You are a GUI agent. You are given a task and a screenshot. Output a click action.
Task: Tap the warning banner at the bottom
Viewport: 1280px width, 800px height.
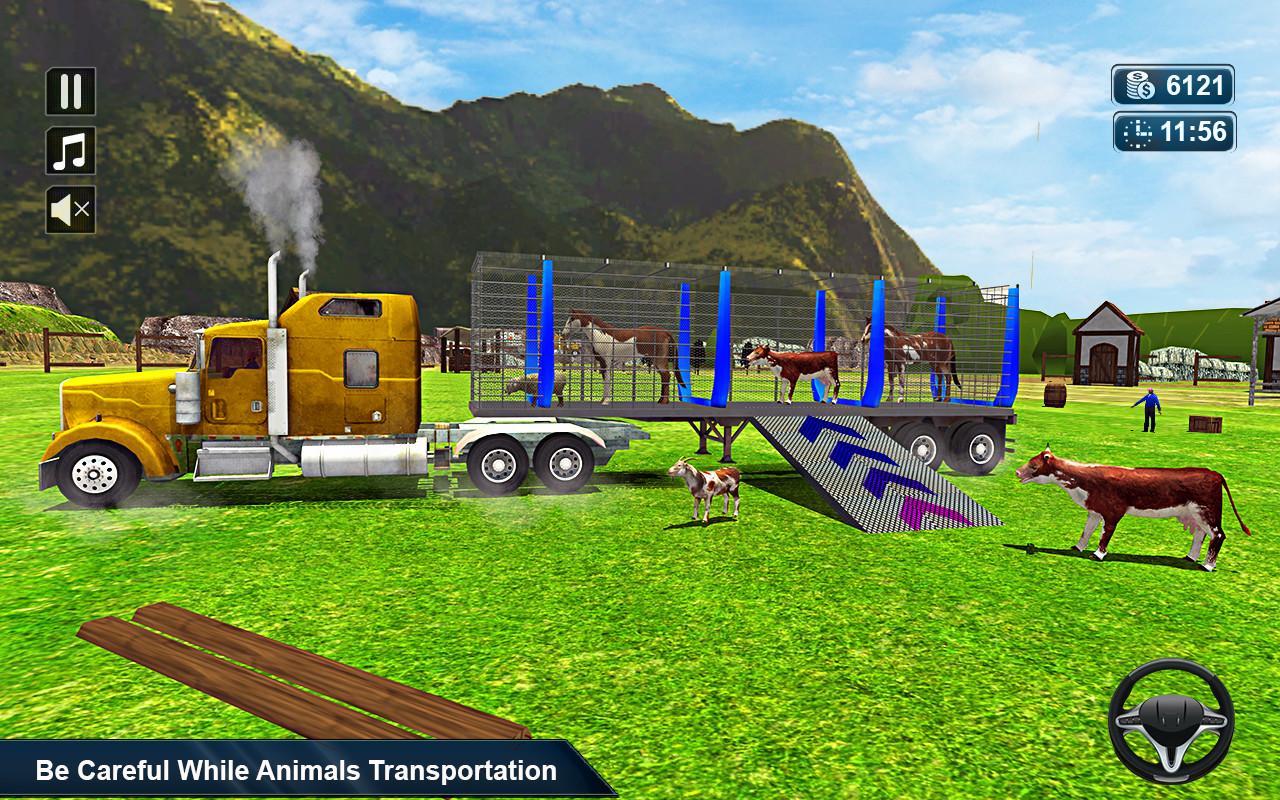pyautogui.click(x=290, y=770)
